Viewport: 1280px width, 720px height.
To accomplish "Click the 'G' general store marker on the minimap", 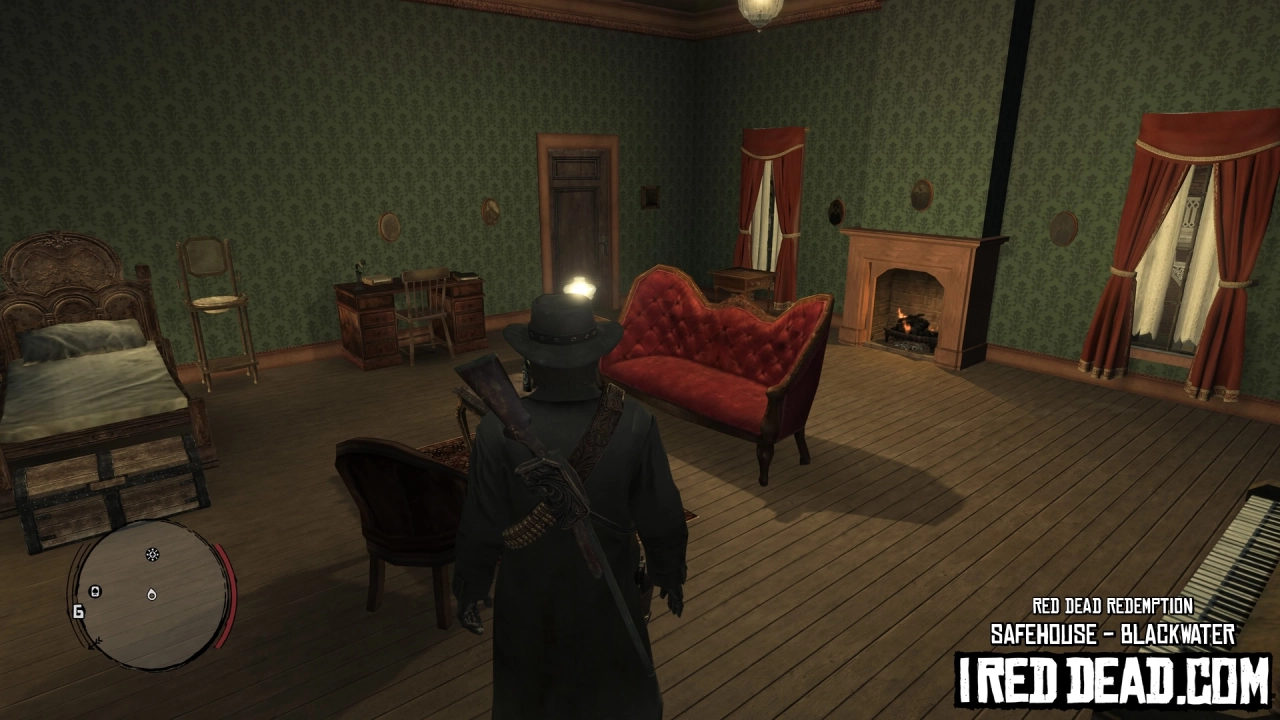I will pyautogui.click(x=78, y=611).
